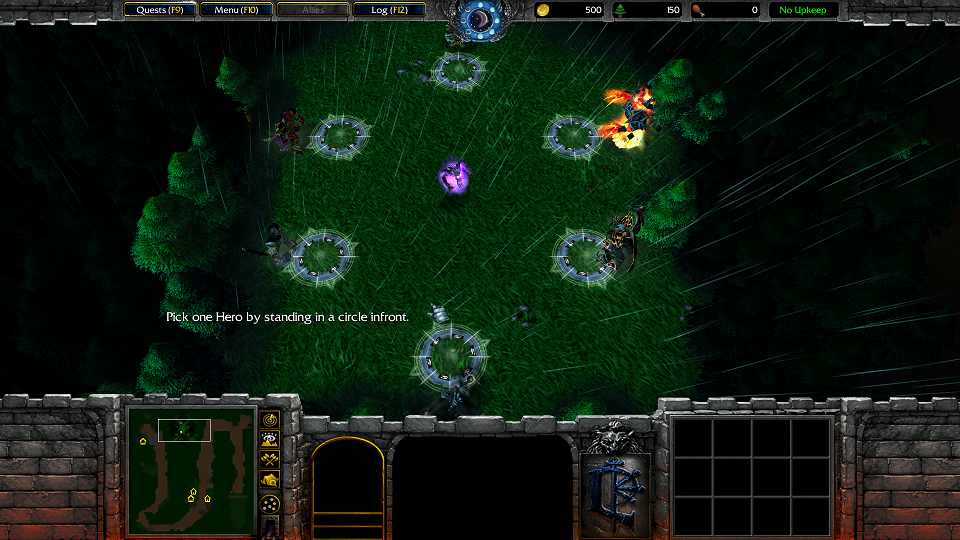This screenshot has height=540, width=960.
Task: Toggle creep camp display on minimap
Action: click(270, 481)
